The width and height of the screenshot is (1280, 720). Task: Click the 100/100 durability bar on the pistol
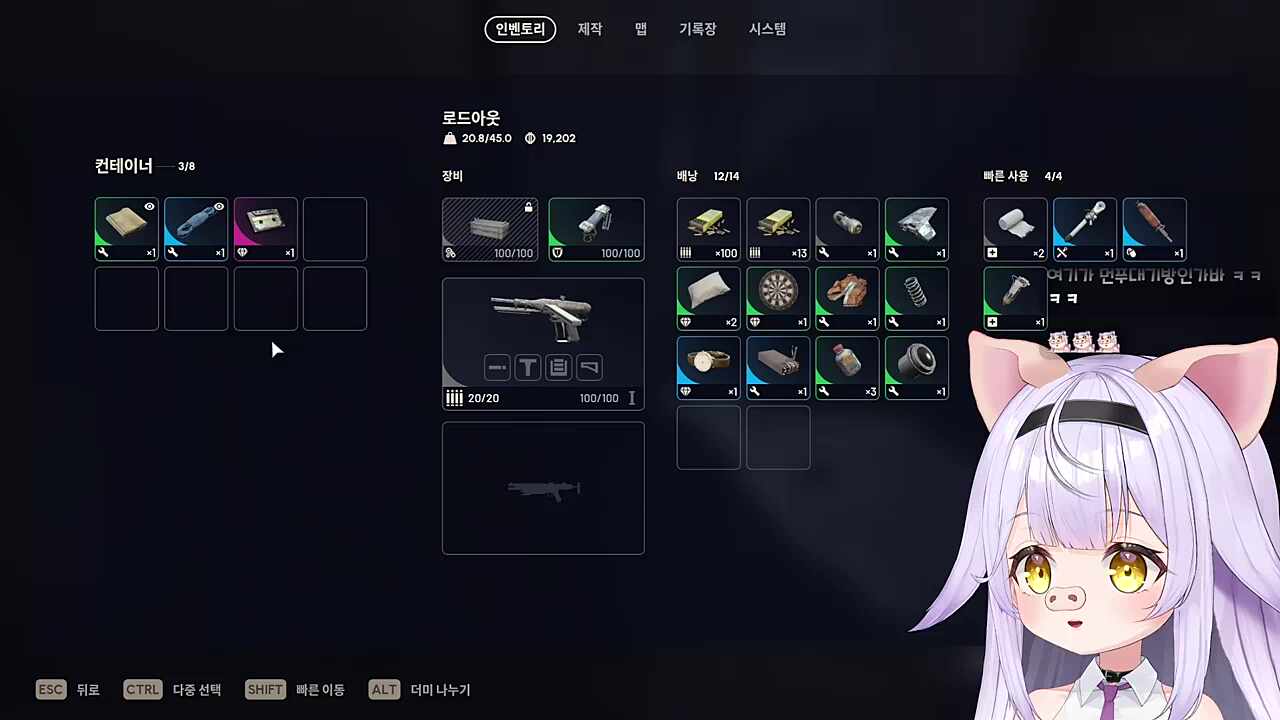pos(600,398)
